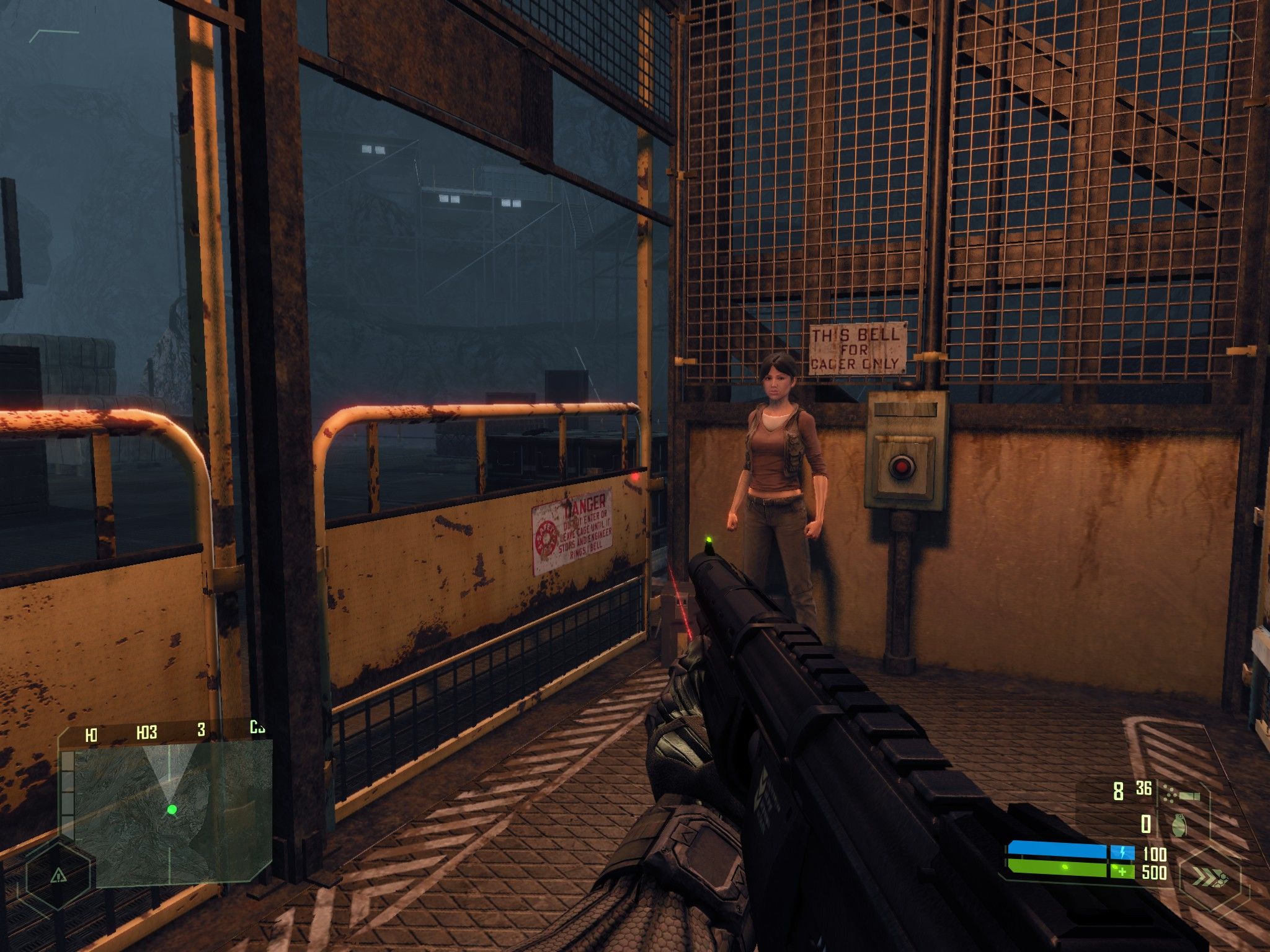Click the green health cross icon
This screenshot has height=952, width=1270.
(1122, 871)
